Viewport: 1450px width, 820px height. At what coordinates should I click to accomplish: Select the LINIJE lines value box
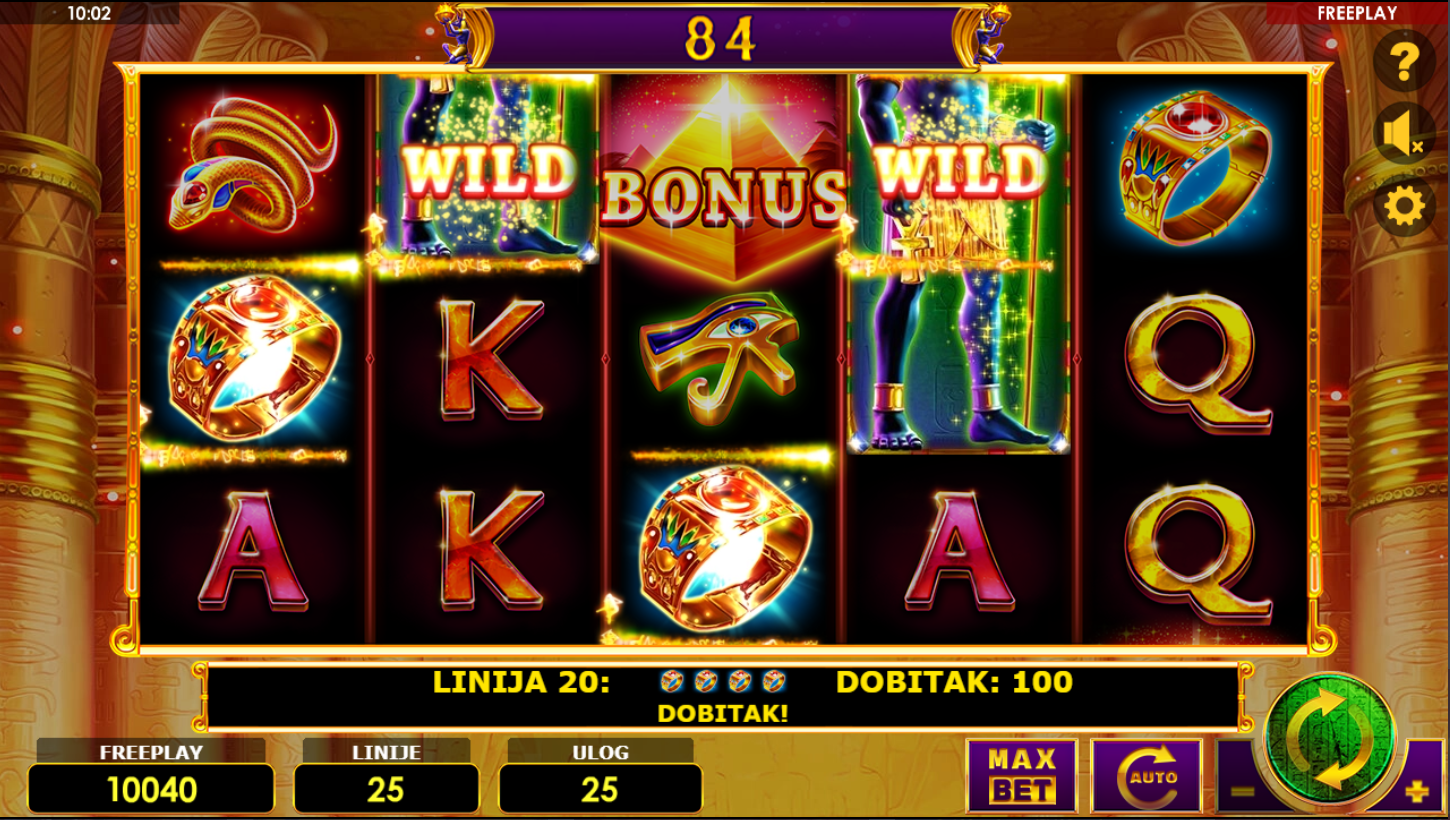click(x=385, y=789)
